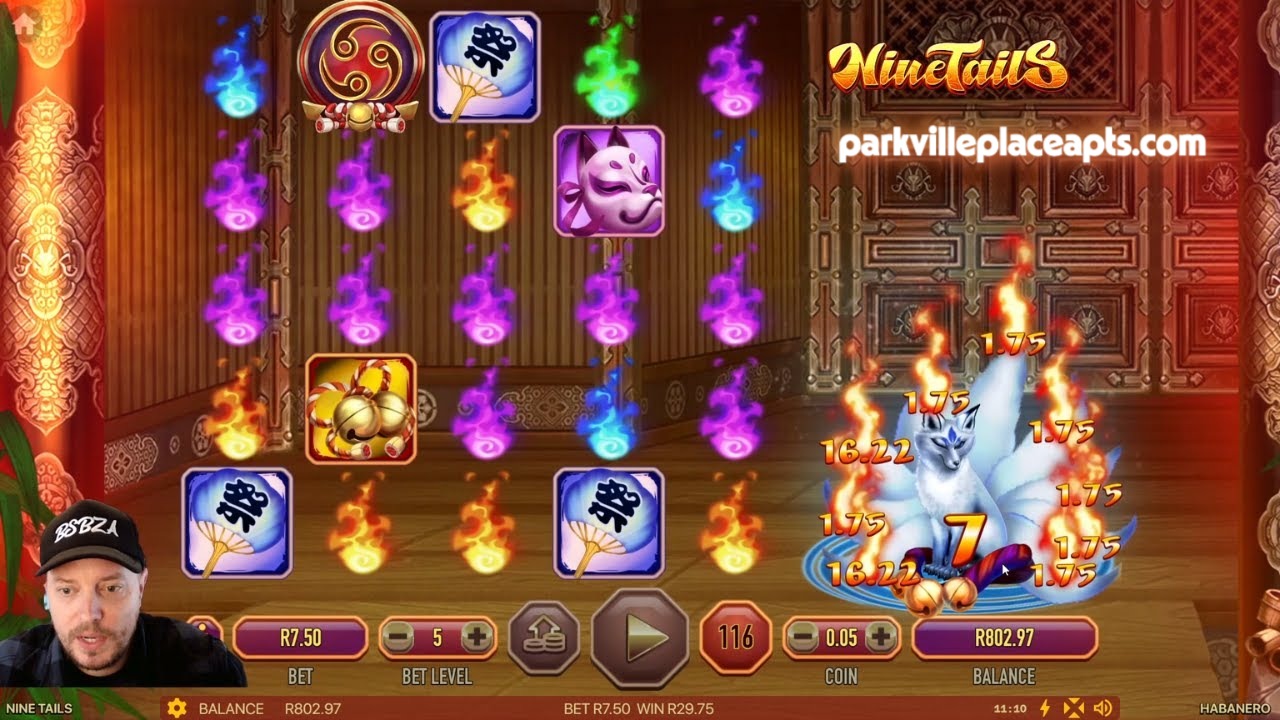Screen dimensions: 1280x720
Task: Lower the coin value
Action: tap(802, 637)
